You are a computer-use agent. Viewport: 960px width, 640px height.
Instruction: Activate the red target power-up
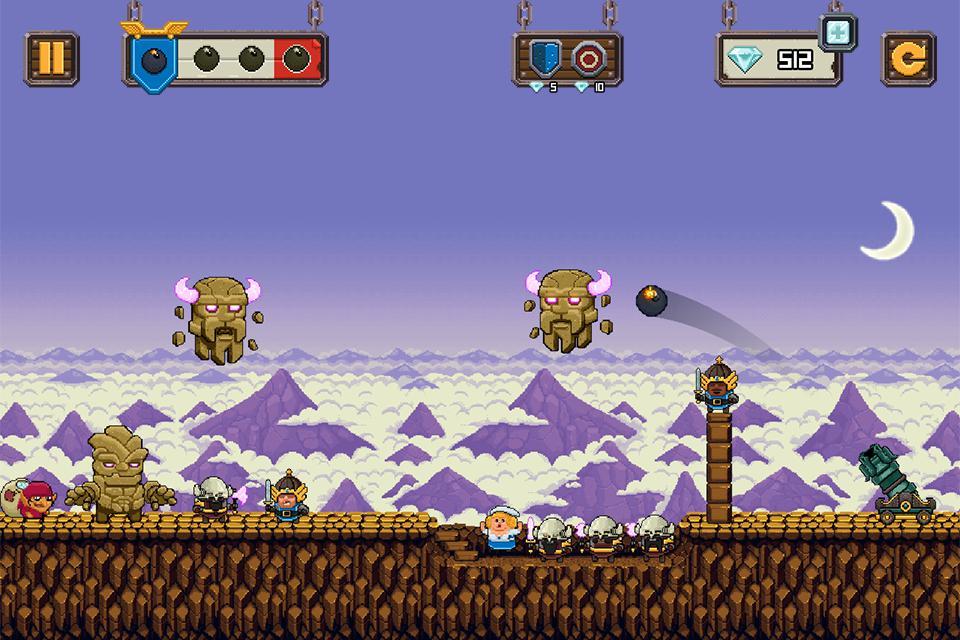(x=590, y=58)
